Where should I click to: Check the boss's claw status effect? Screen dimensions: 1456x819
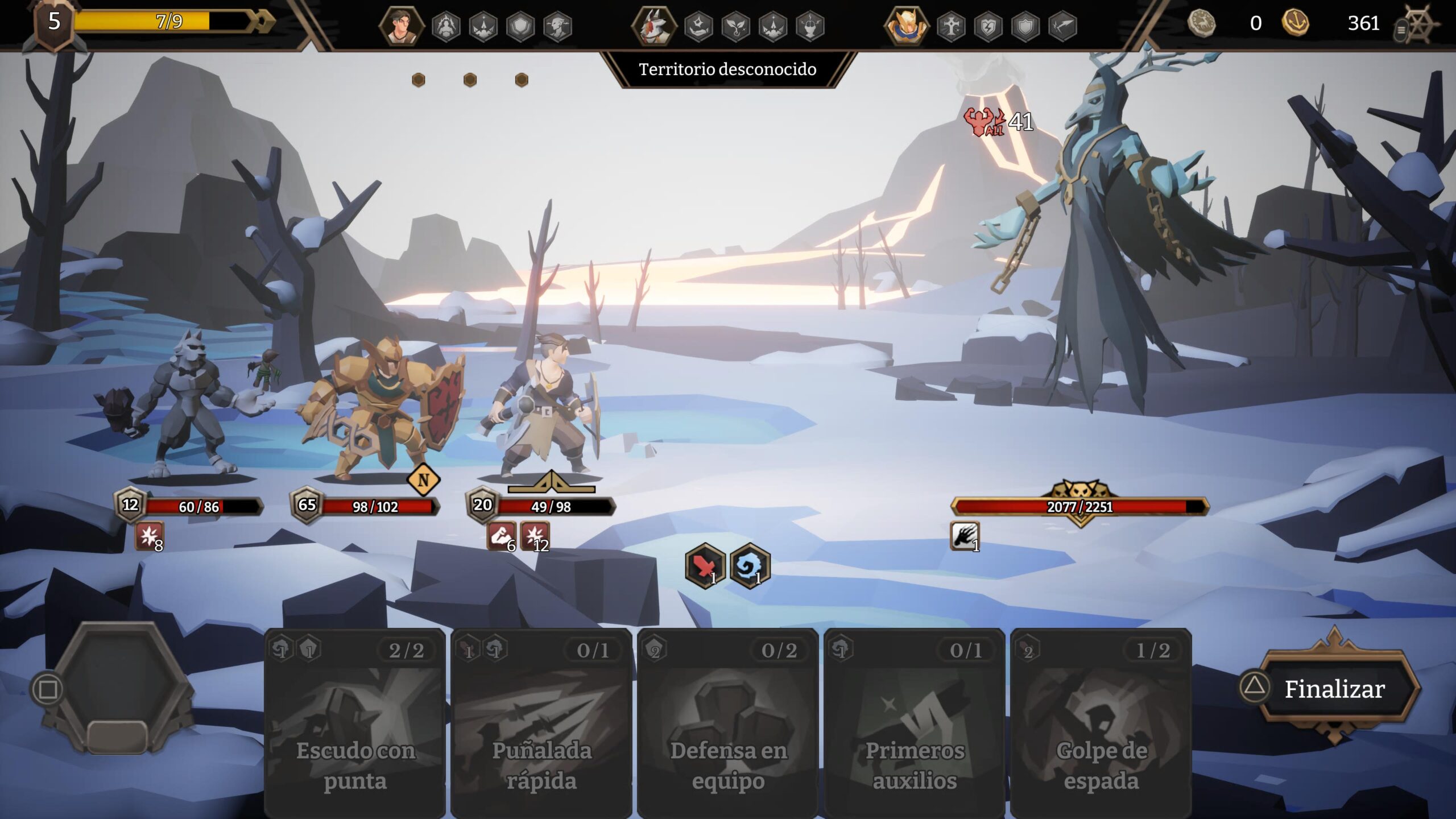965,536
